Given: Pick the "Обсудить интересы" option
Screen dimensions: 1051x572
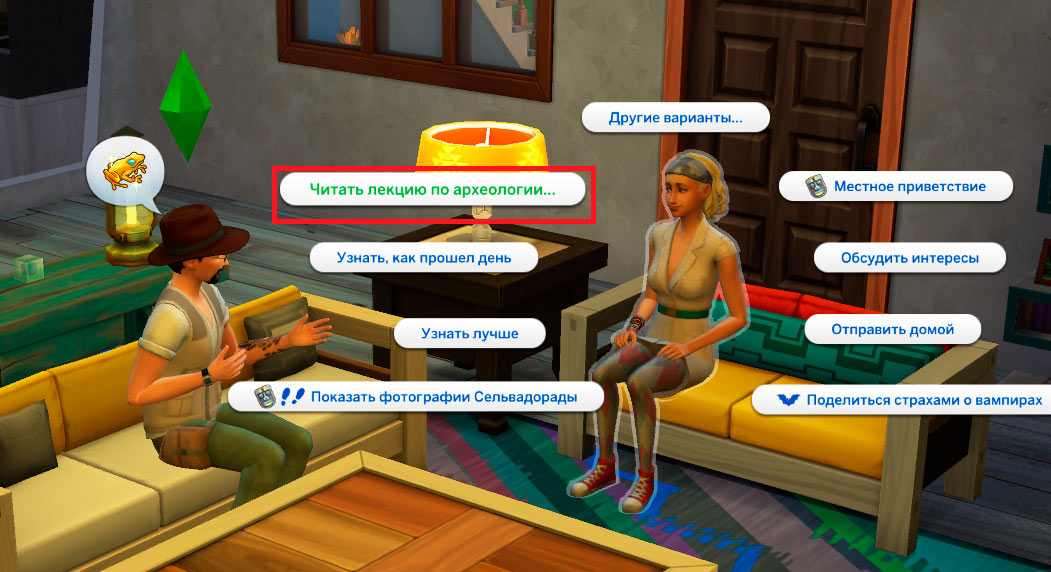Looking at the screenshot, I should point(909,258).
